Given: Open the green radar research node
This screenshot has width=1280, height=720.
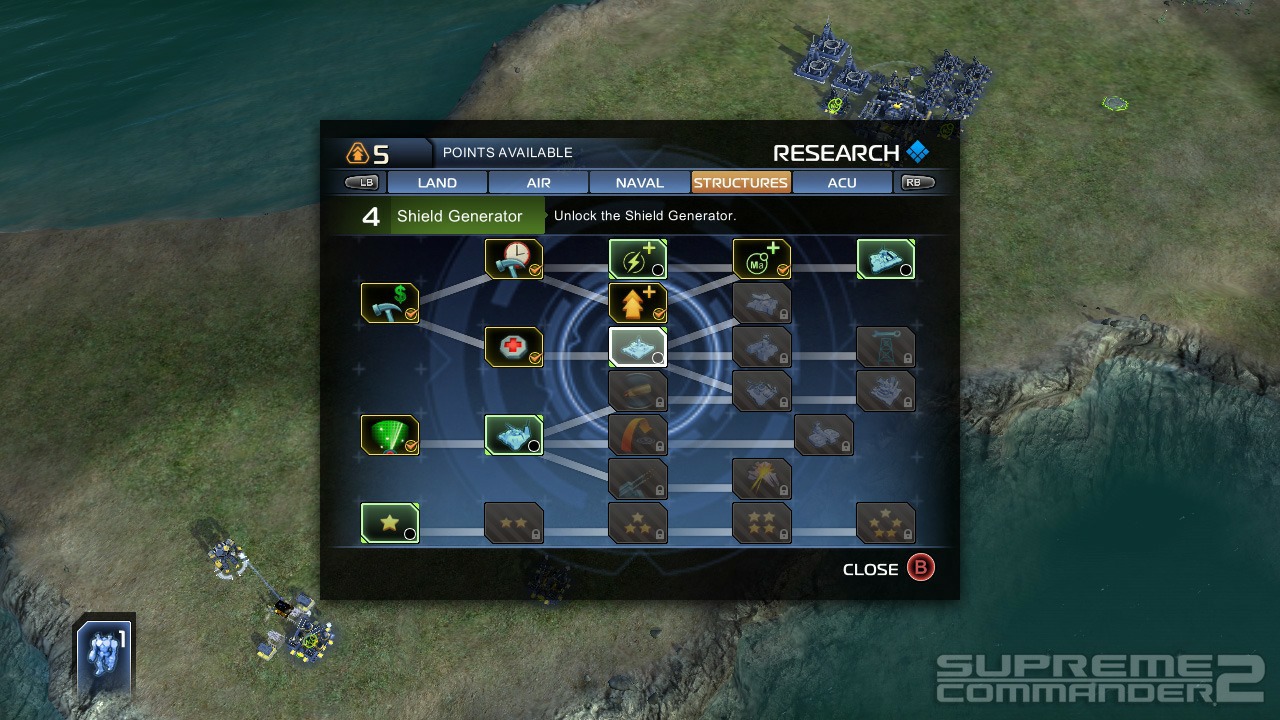Looking at the screenshot, I should pos(390,434).
